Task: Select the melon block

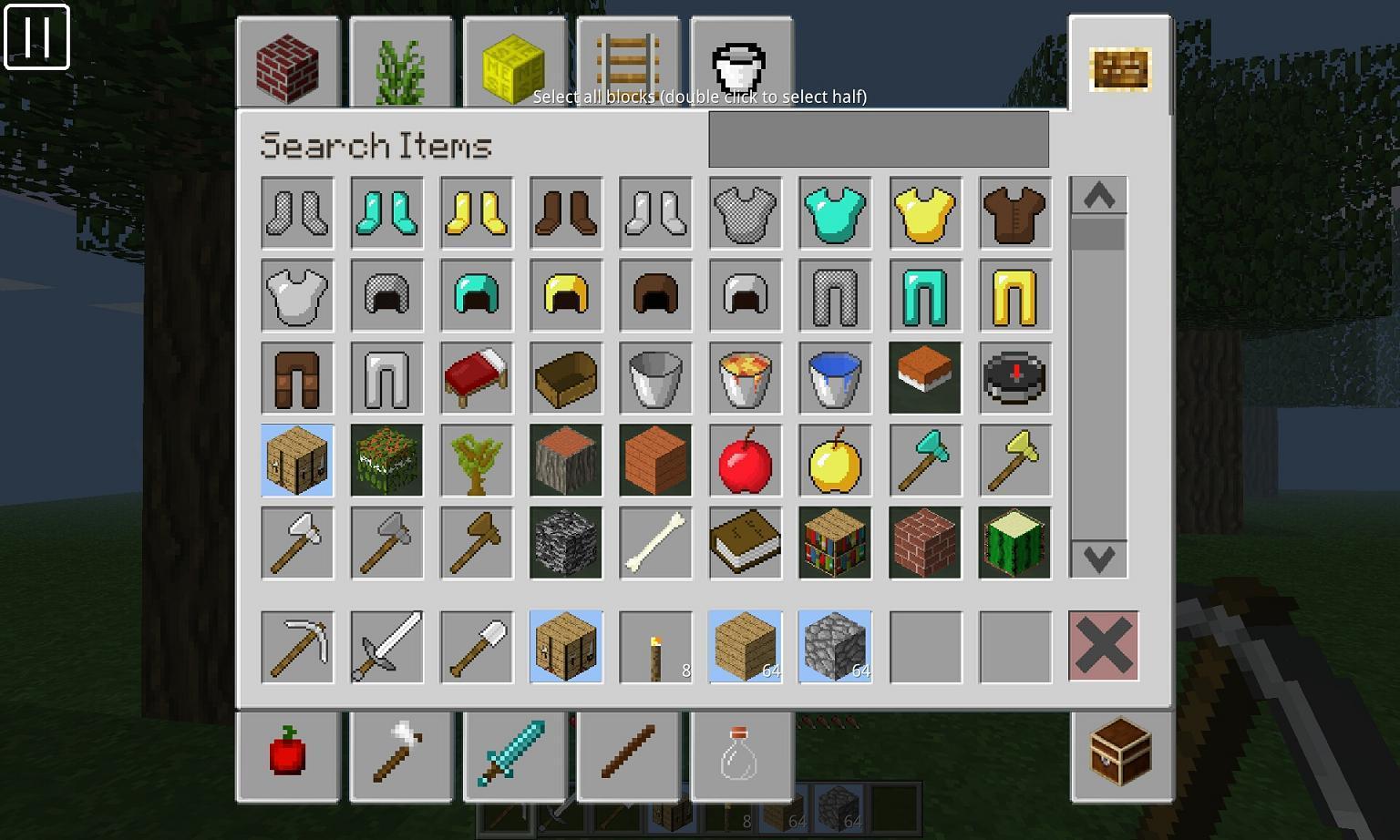Action: [1014, 543]
